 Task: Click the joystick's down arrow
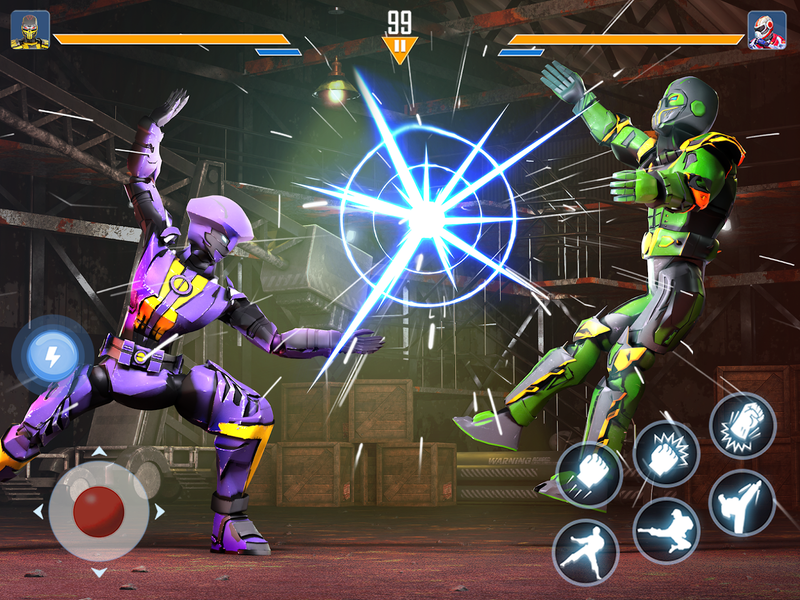98,572
